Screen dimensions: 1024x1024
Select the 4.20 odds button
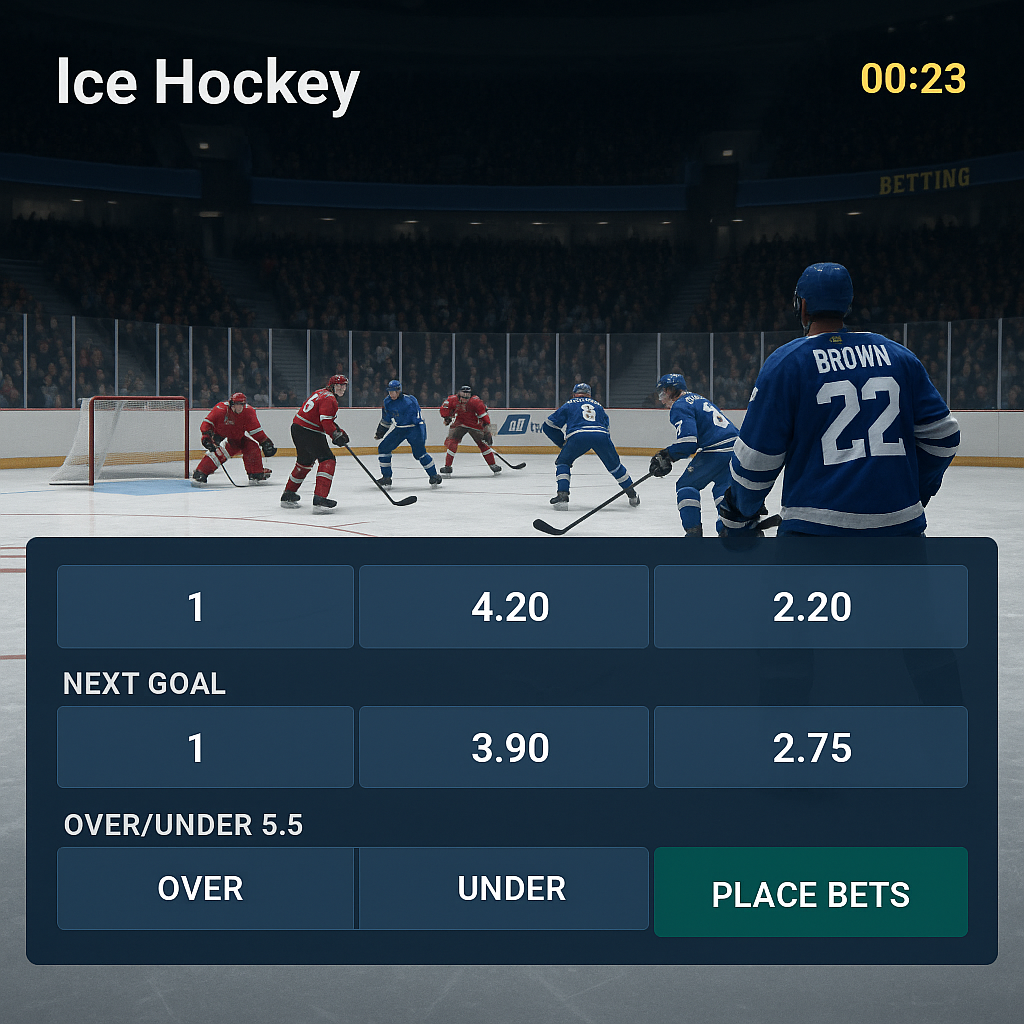pyautogui.click(x=504, y=607)
